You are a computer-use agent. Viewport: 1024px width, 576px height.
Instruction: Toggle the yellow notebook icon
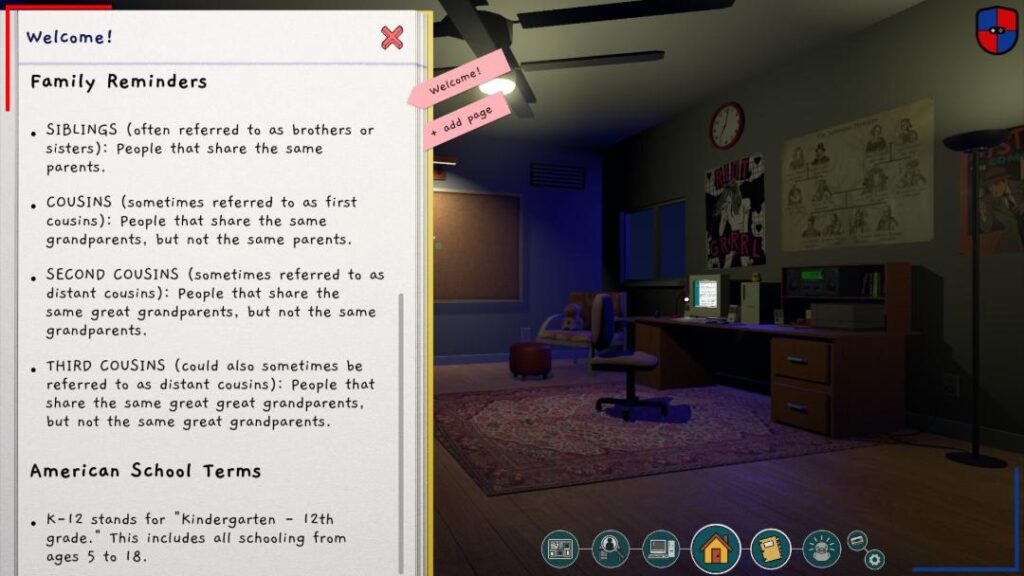pyautogui.click(x=770, y=548)
